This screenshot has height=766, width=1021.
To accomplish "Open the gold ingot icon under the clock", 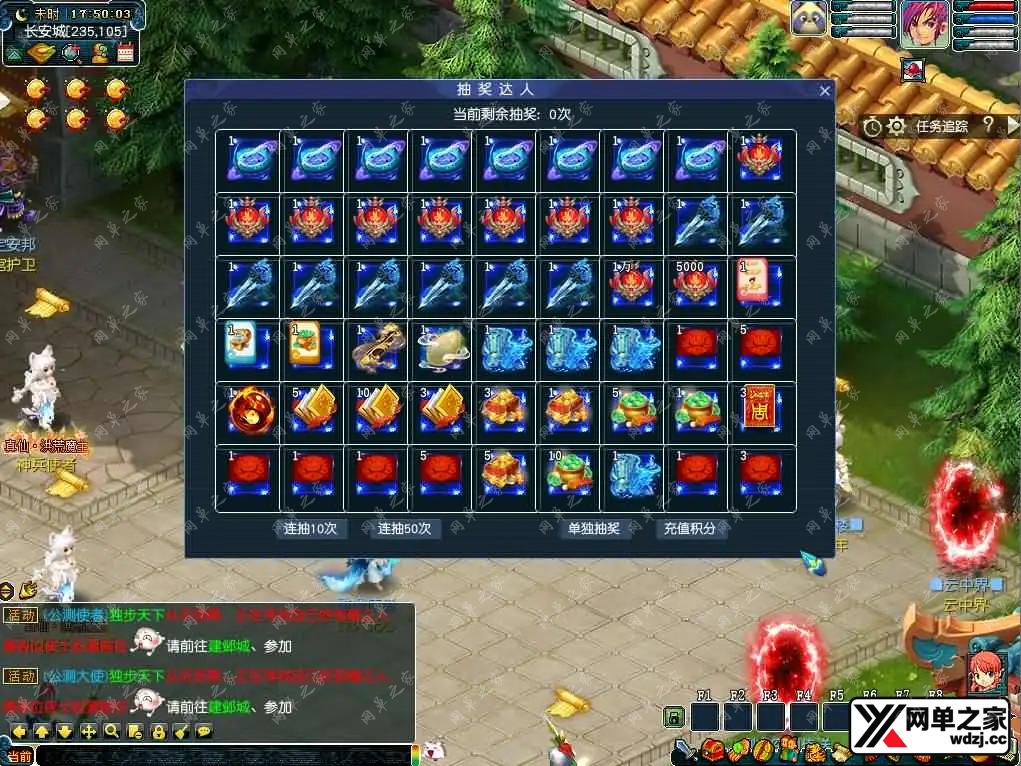I will (40, 54).
